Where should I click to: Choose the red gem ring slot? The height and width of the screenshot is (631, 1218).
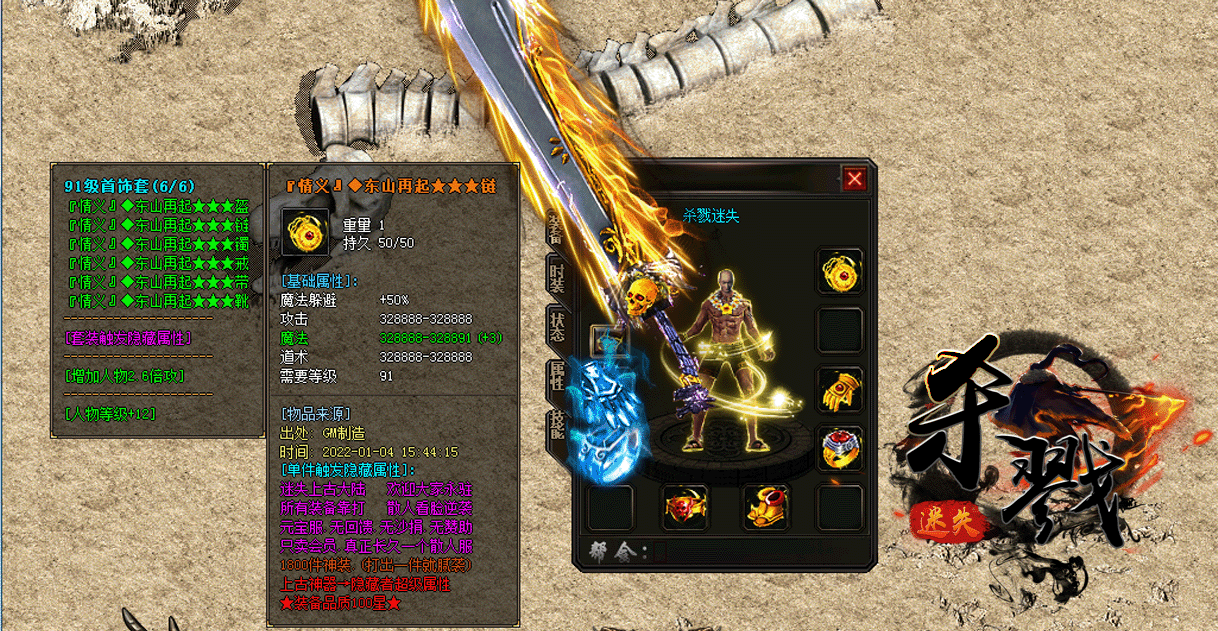click(x=840, y=449)
